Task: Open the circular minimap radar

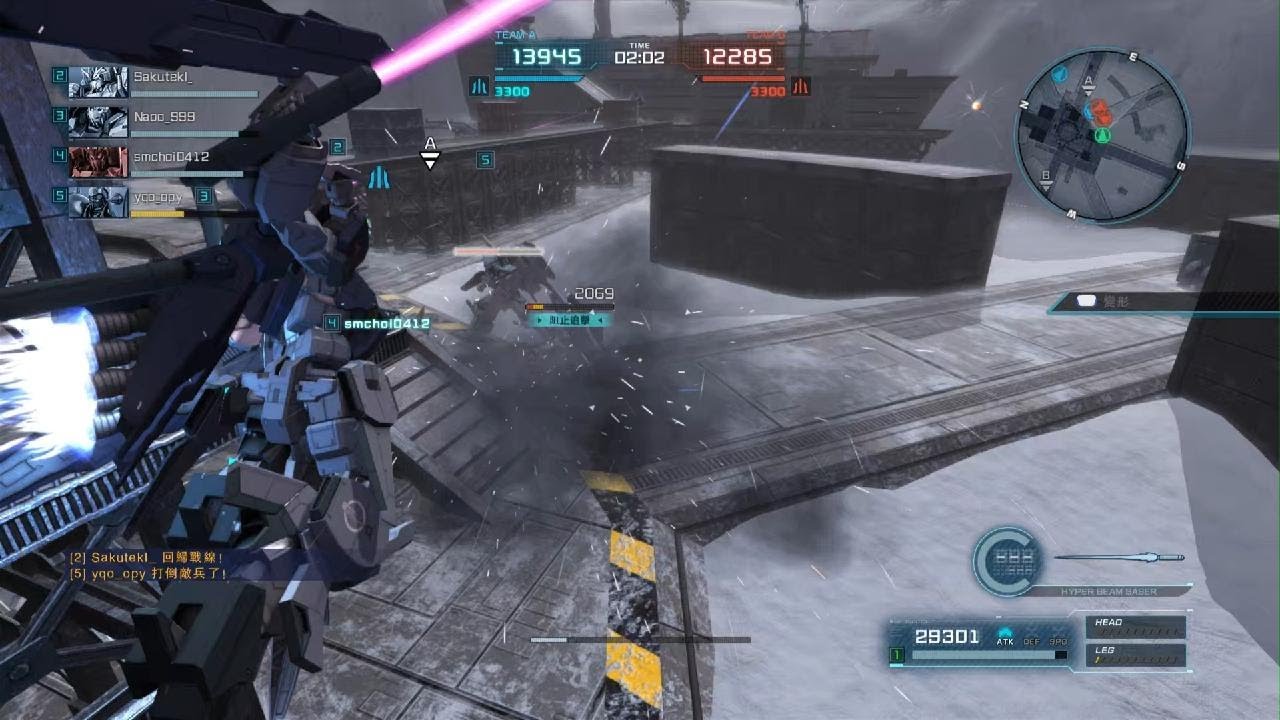Action: [1101, 134]
